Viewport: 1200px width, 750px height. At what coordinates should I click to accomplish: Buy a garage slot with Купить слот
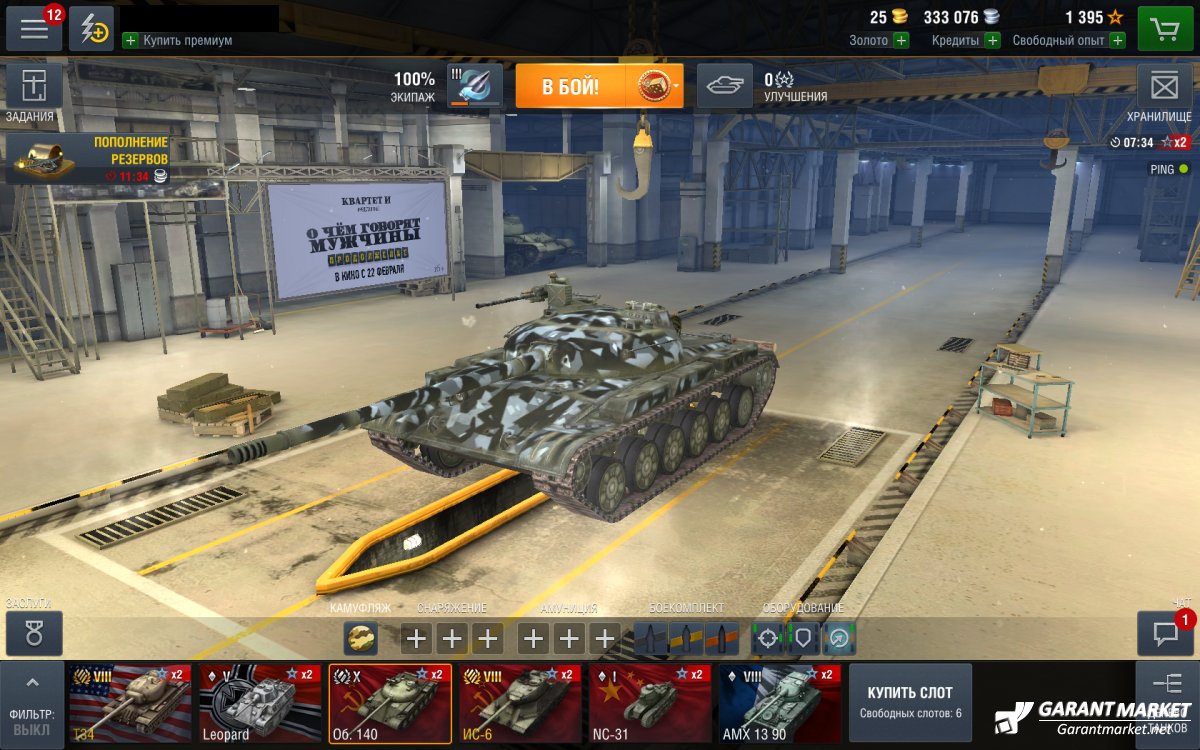[x=910, y=702]
